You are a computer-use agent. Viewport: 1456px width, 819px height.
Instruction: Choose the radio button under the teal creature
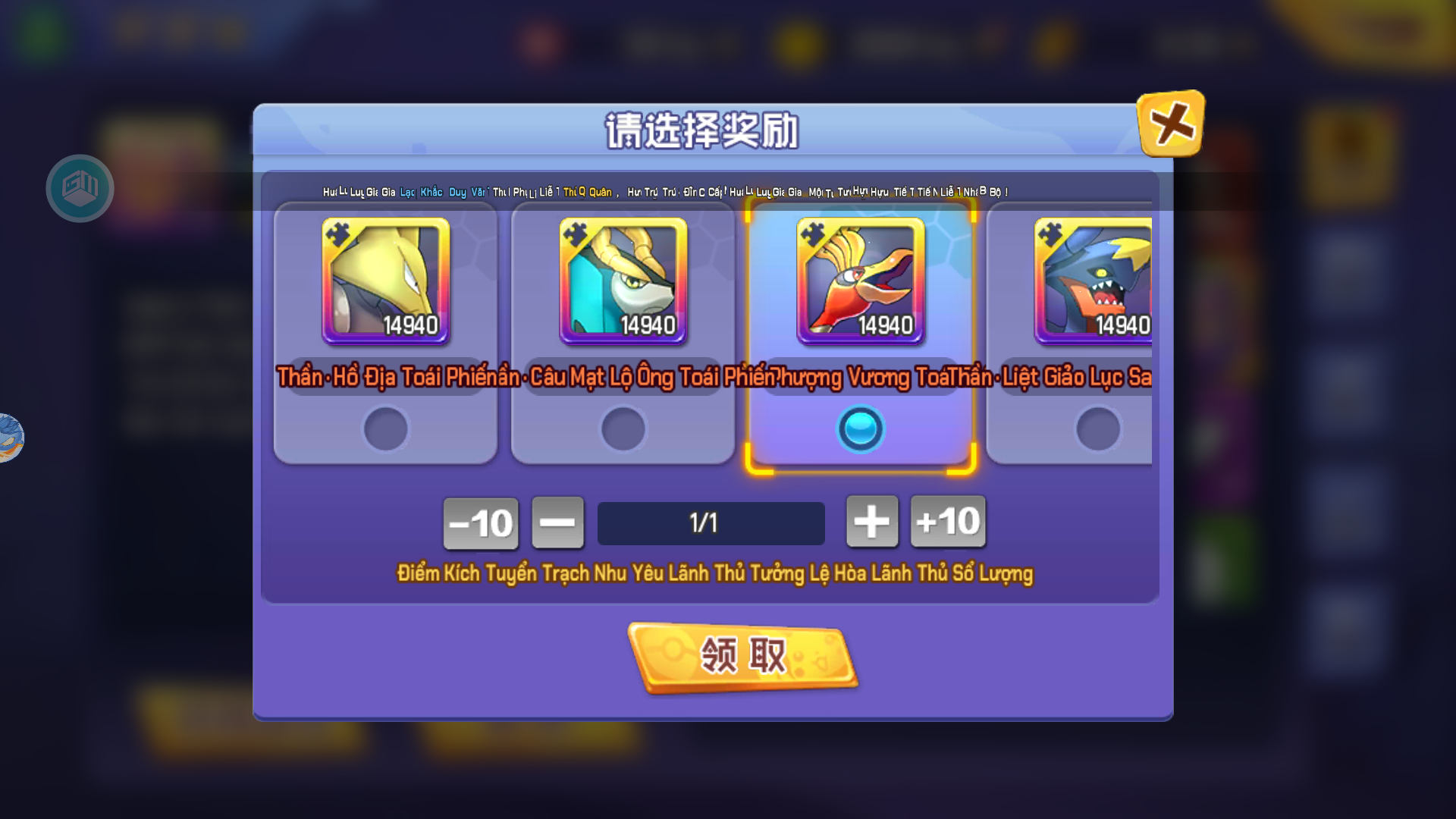coord(623,429)
